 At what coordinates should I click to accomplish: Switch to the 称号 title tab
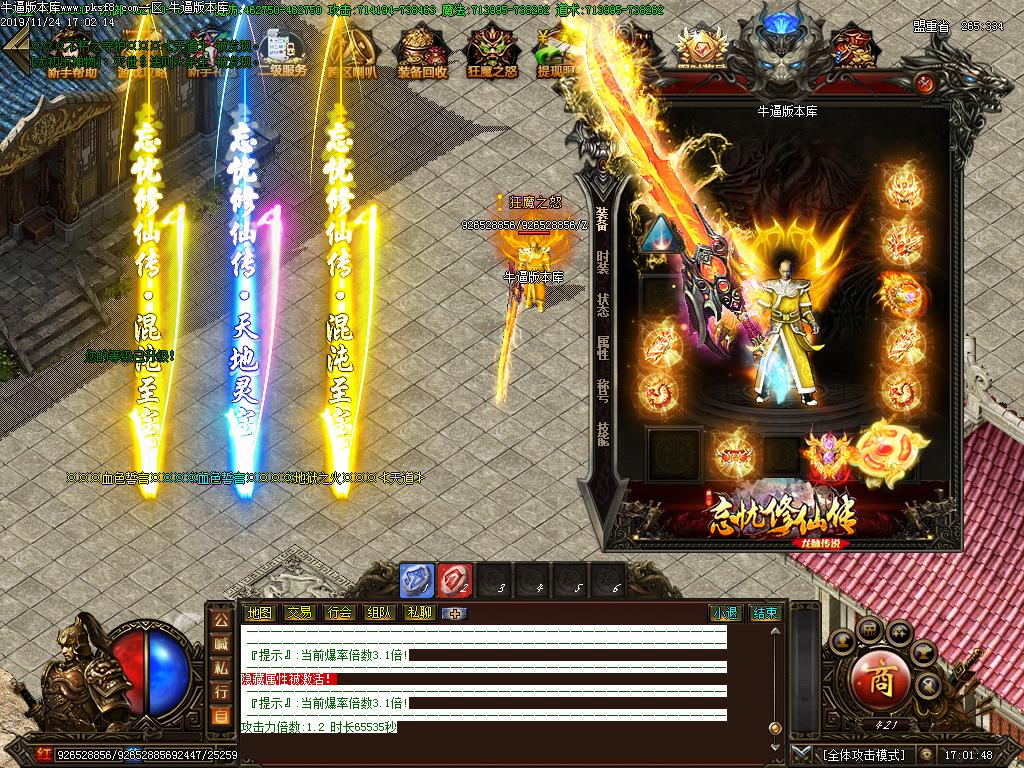pyautogui.click(x=602, y=391)
